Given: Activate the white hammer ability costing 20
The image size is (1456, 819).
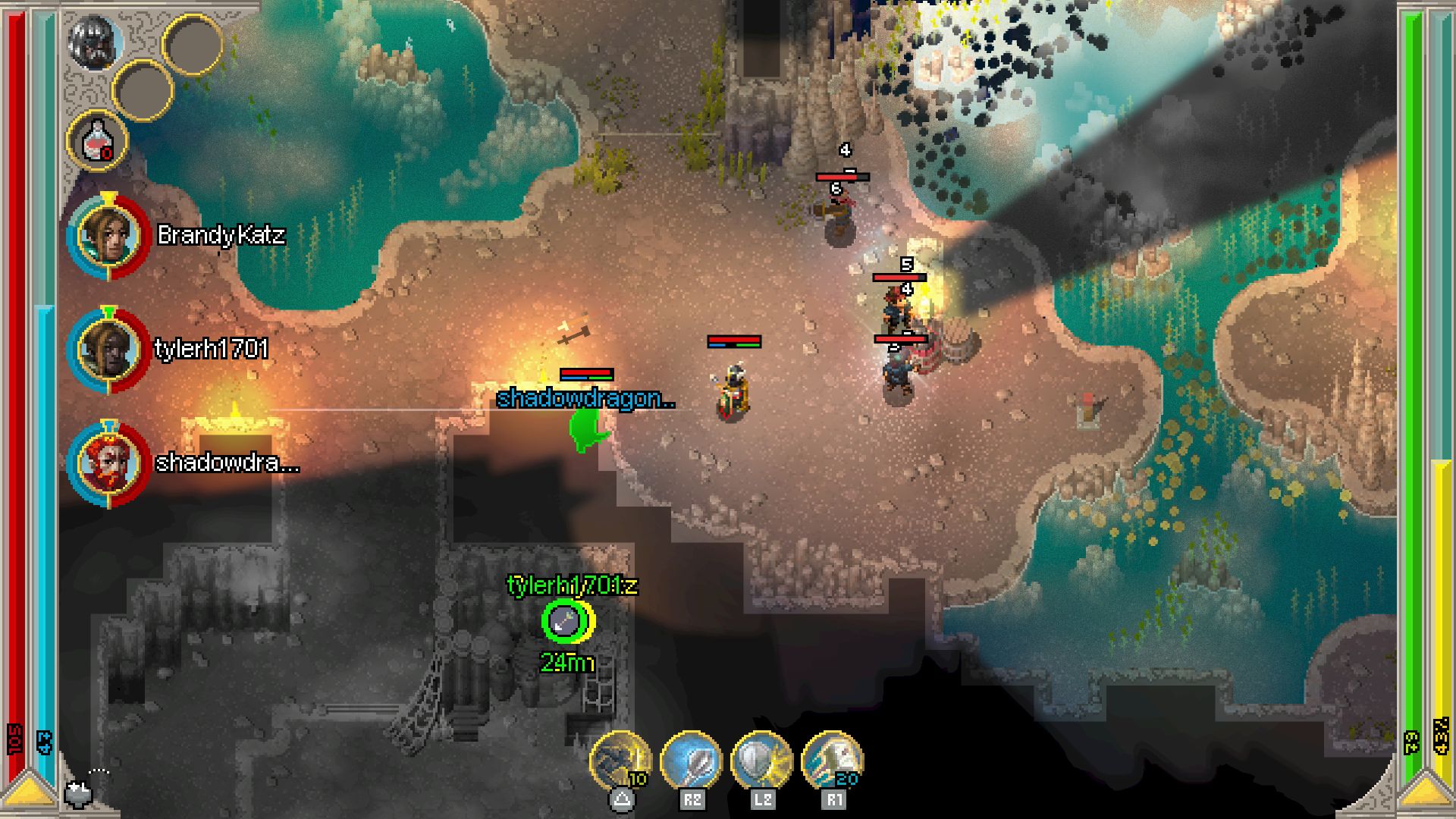Looking at the screenshot, I should tap(832, 760).
